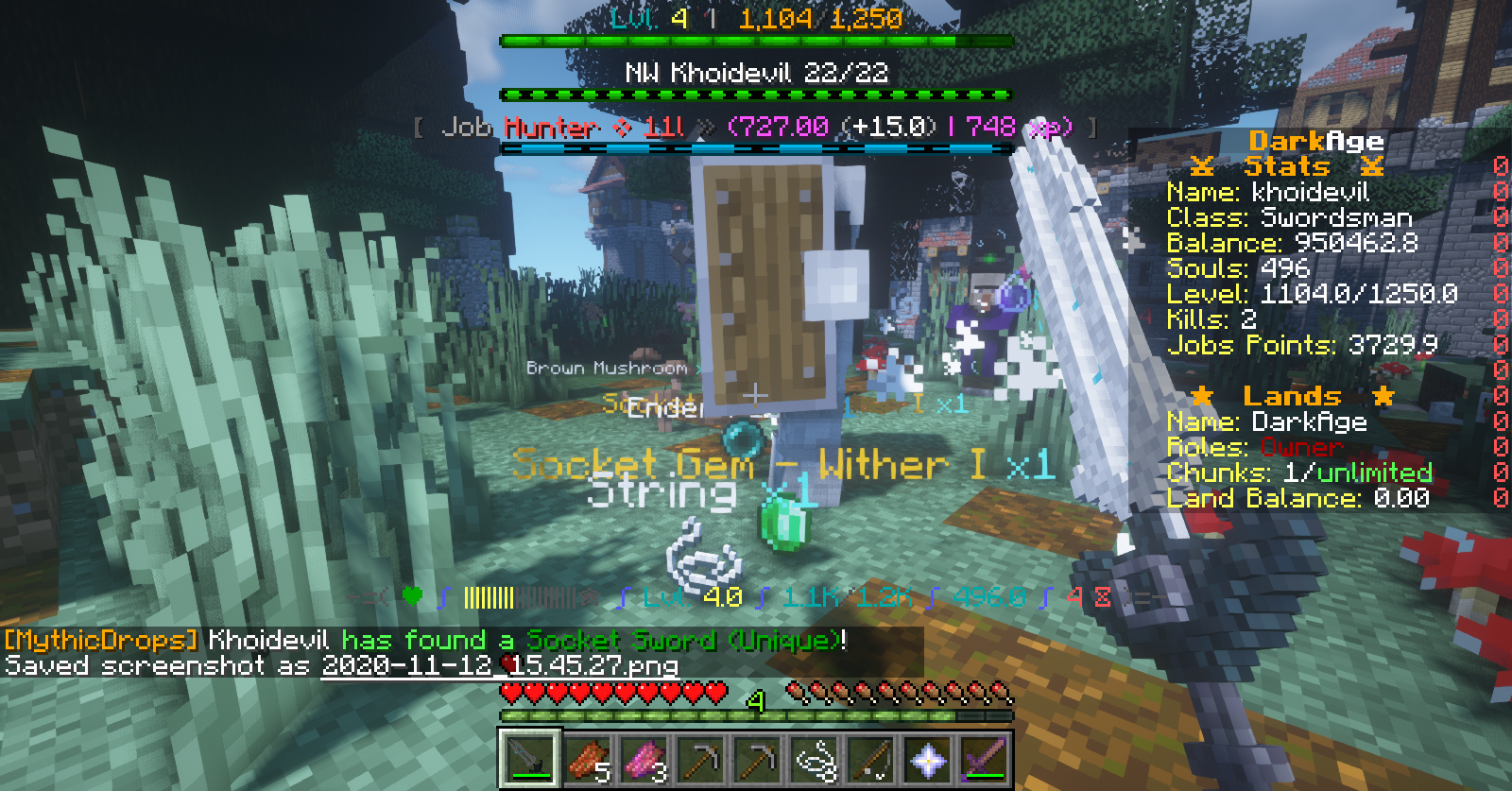Image resolution: width=1512 pixels, height=791 pixels.
Task: Select the stack of five cooked meat
Action: click(x=586, y=758)
